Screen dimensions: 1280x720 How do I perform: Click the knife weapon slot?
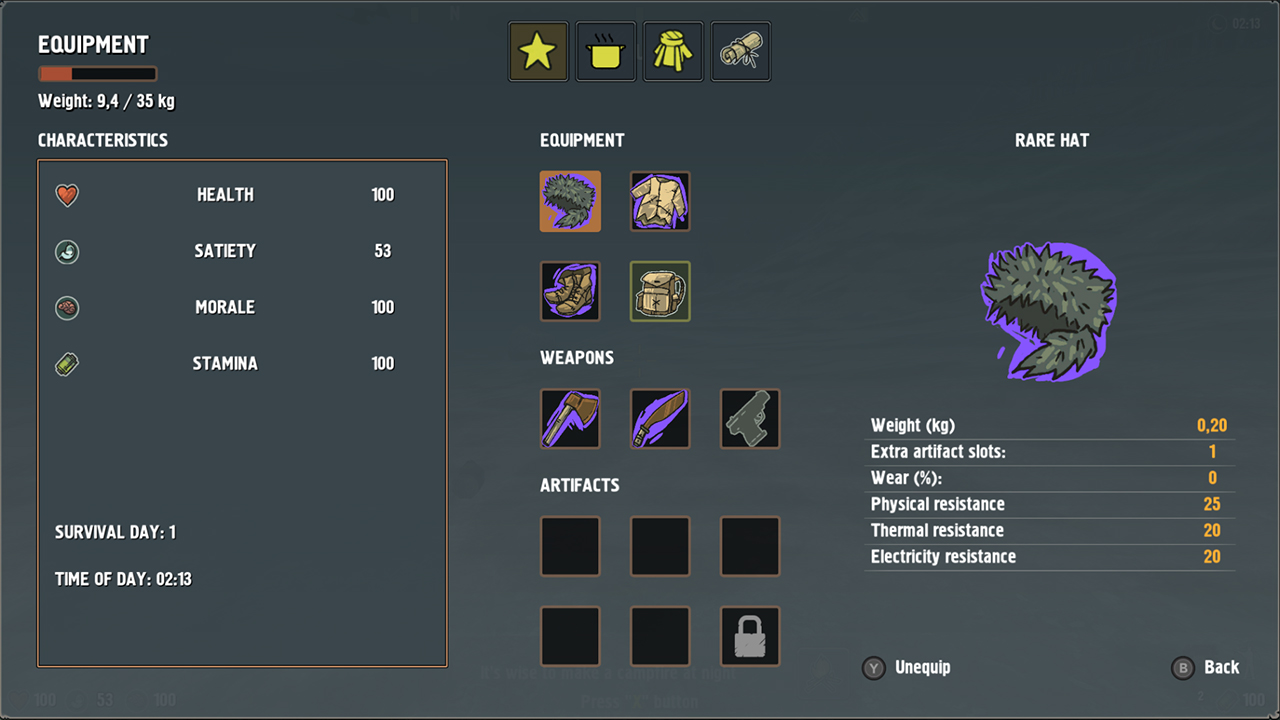pyautogui.click(x=660, y=418)
